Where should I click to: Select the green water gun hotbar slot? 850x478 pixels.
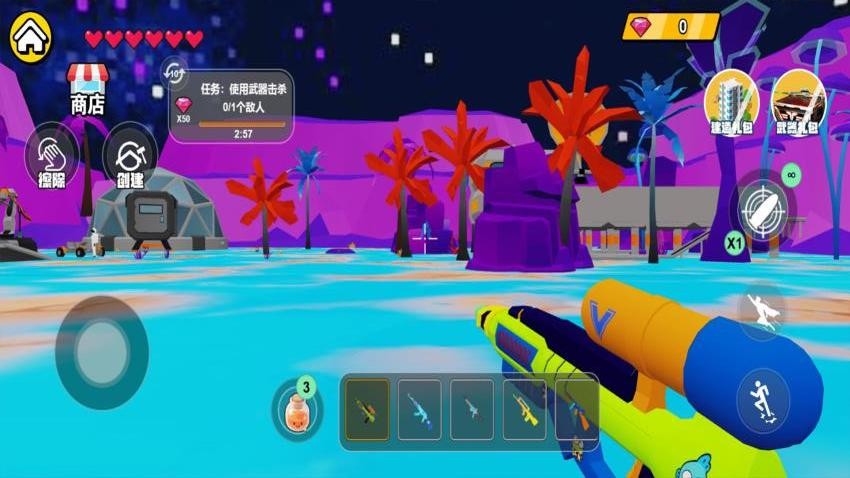[x=367, y=409]
